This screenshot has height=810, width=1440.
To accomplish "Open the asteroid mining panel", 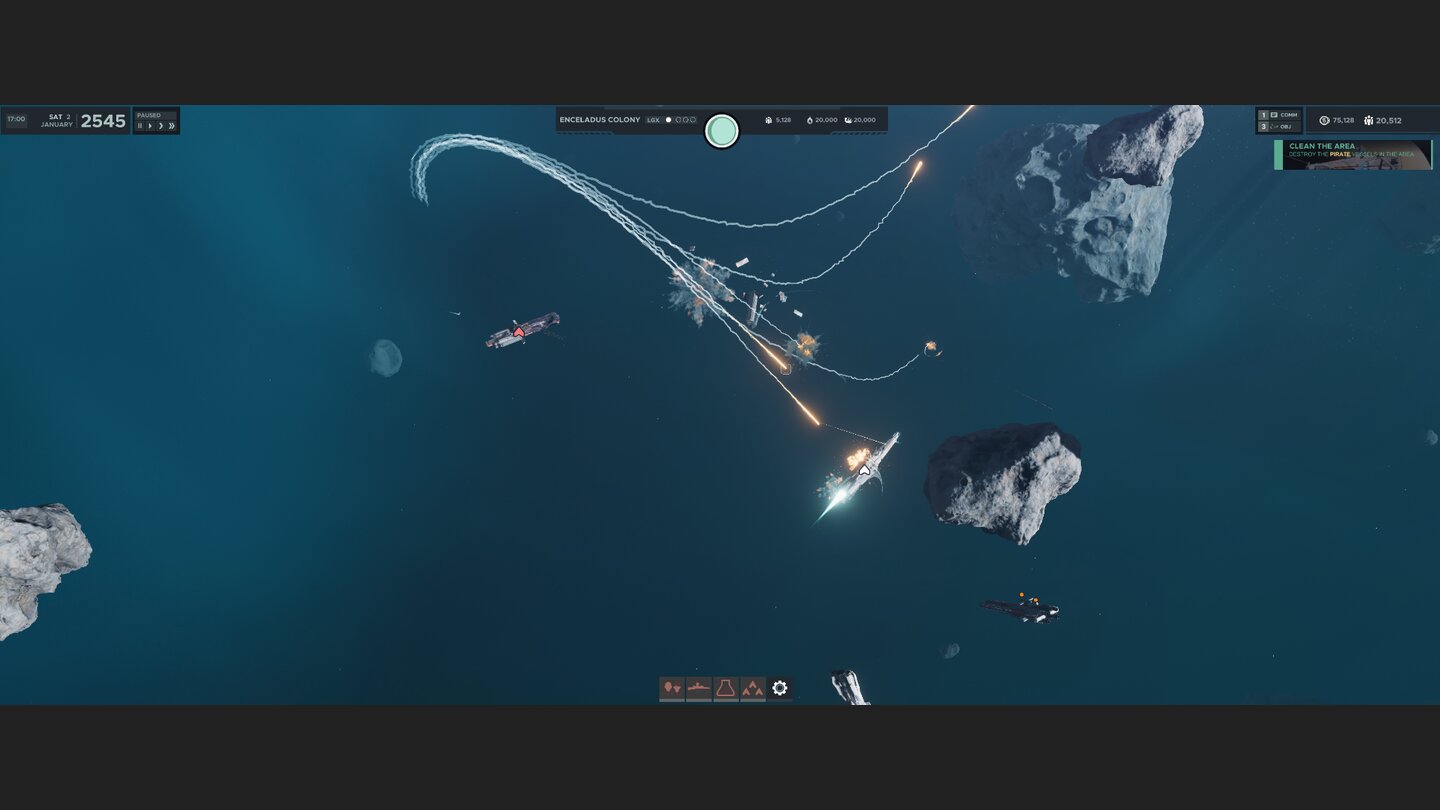I will tap(753, 687).
